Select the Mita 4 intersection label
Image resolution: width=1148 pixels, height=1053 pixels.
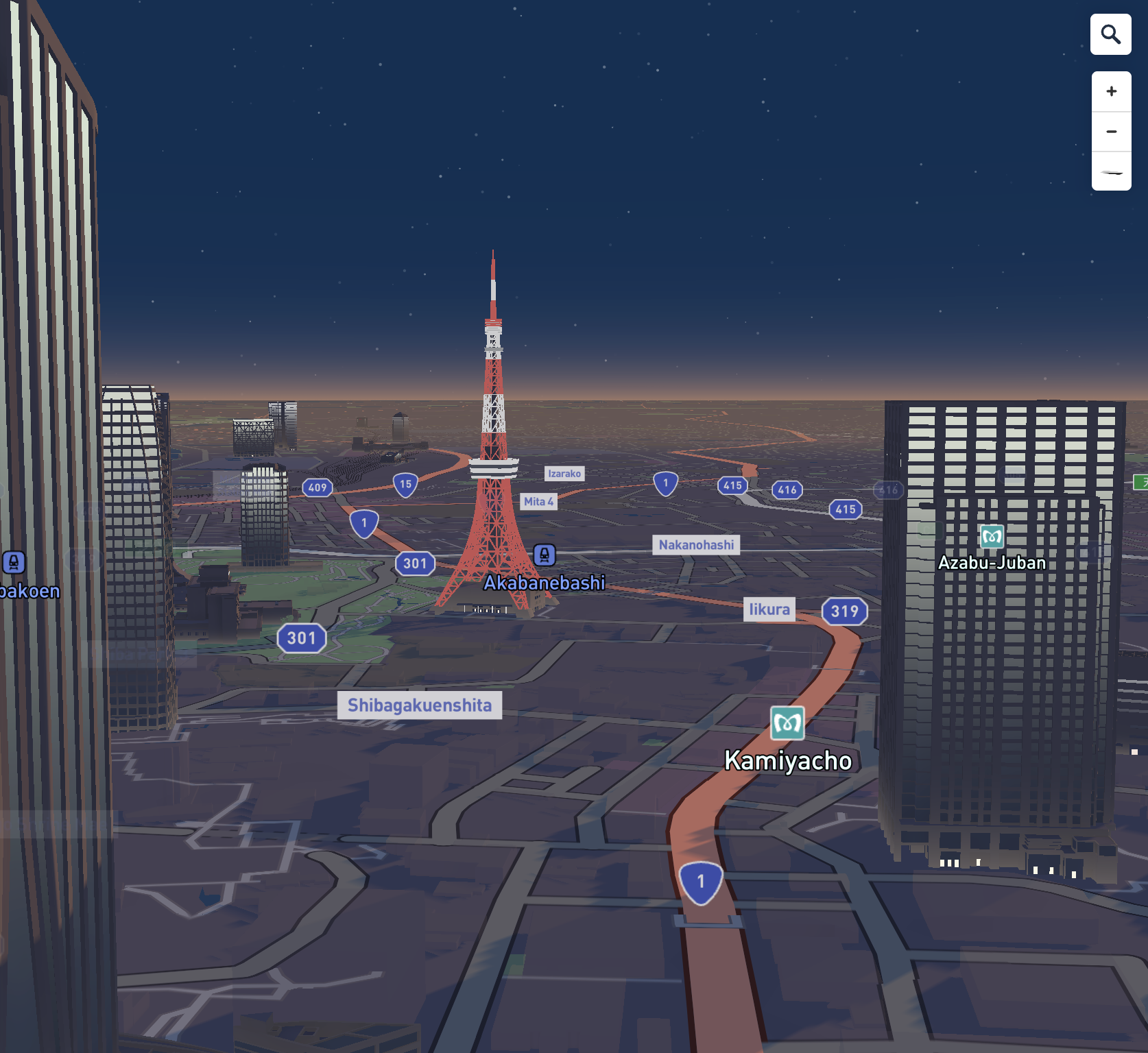click(538, 502)
